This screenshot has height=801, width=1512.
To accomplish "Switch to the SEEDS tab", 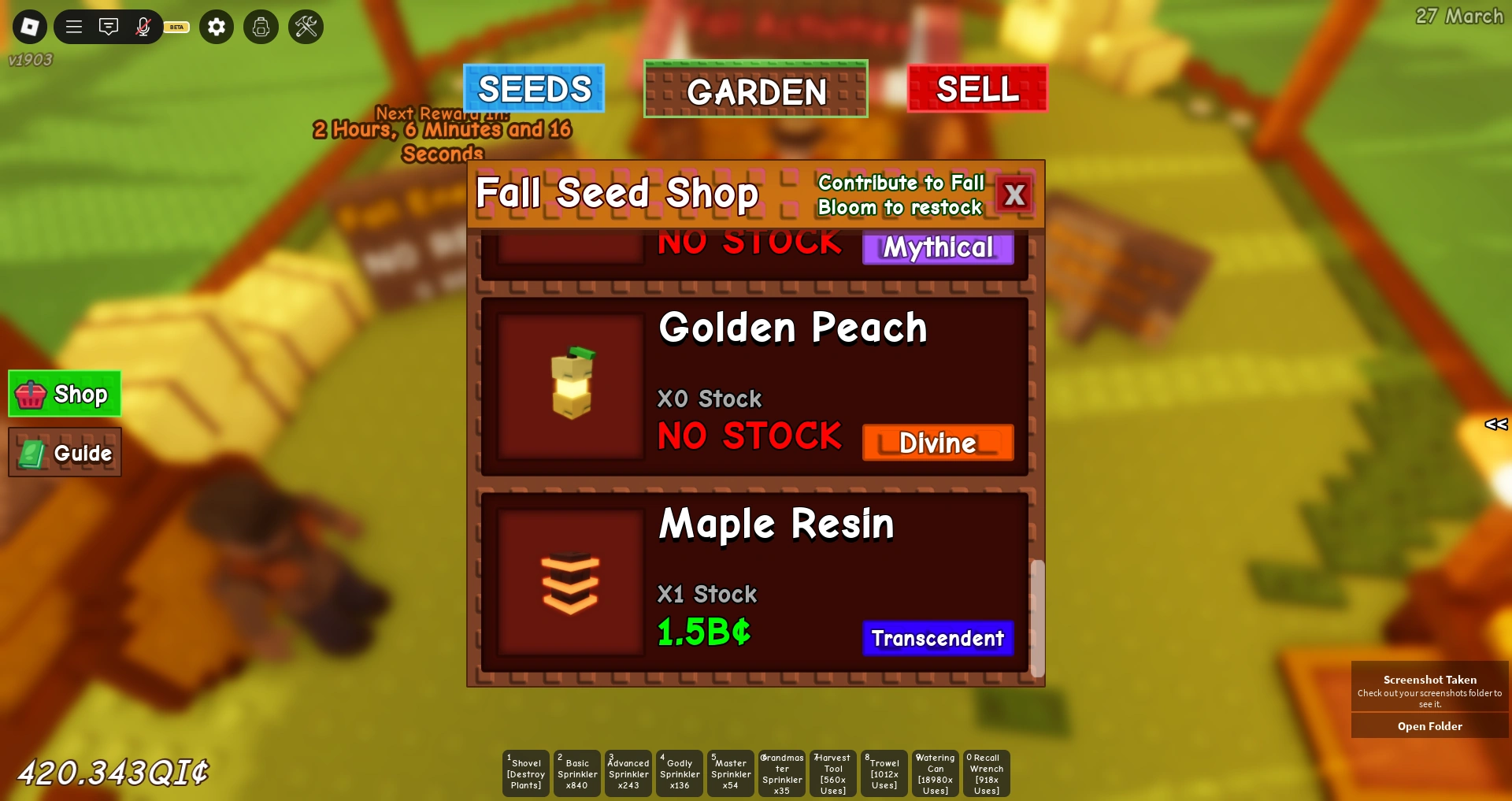I will pyautogui.click(x=534, y=89).
